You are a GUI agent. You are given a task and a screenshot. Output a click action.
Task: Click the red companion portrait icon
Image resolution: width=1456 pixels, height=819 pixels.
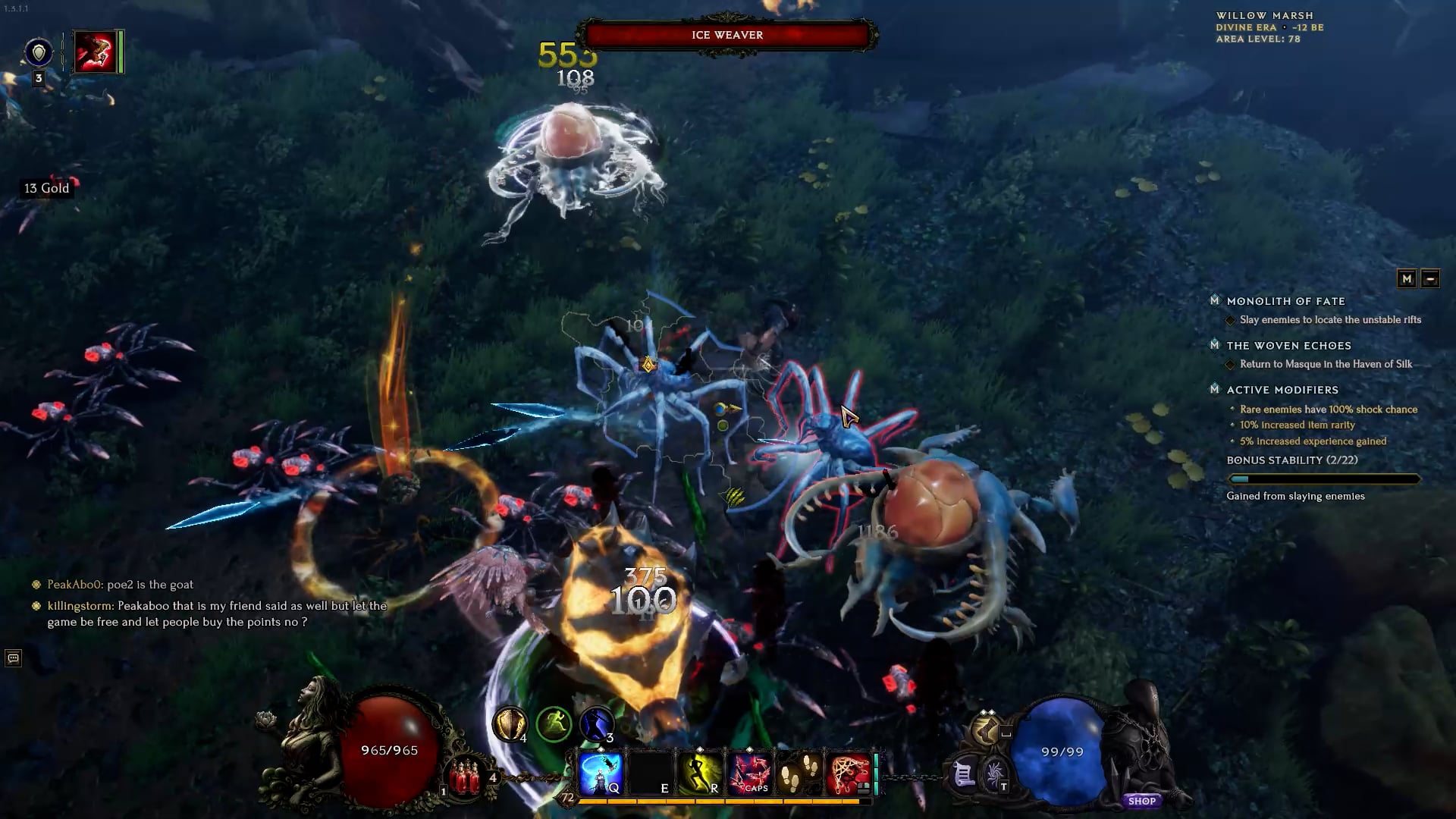click(x=96, y=52)
